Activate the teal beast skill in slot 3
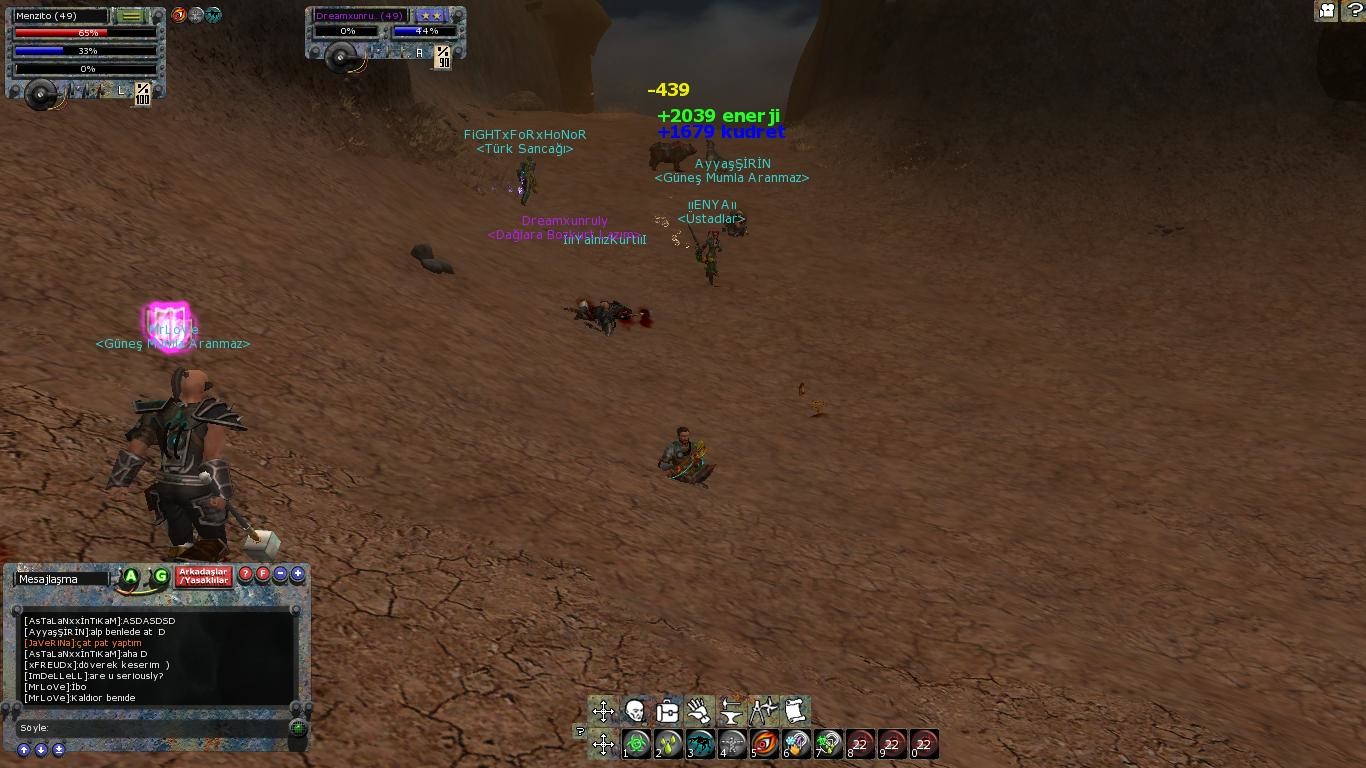1366x768 pixels. pos(700,744)
